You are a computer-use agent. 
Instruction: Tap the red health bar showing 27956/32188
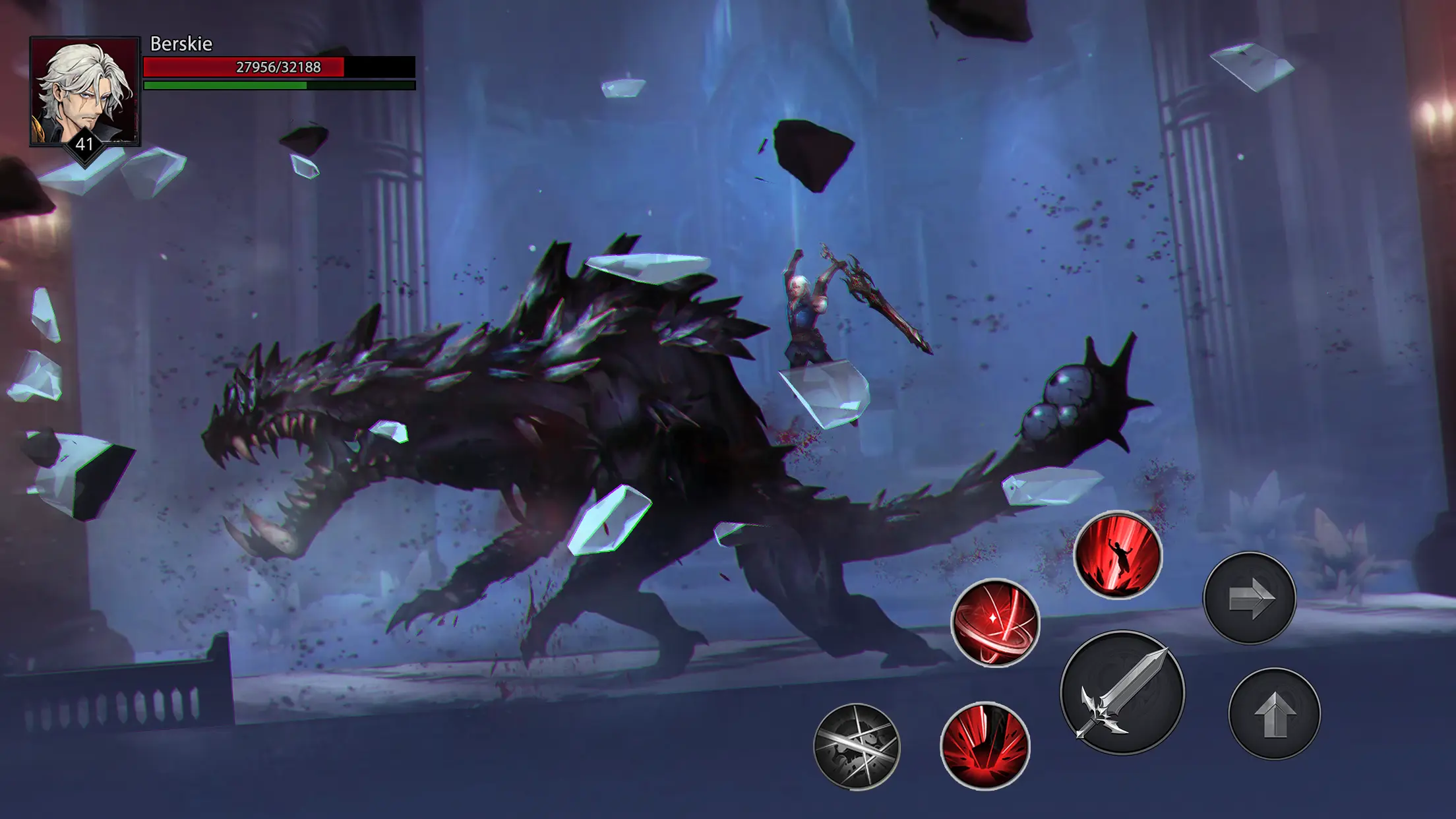[x=277, y=66]
